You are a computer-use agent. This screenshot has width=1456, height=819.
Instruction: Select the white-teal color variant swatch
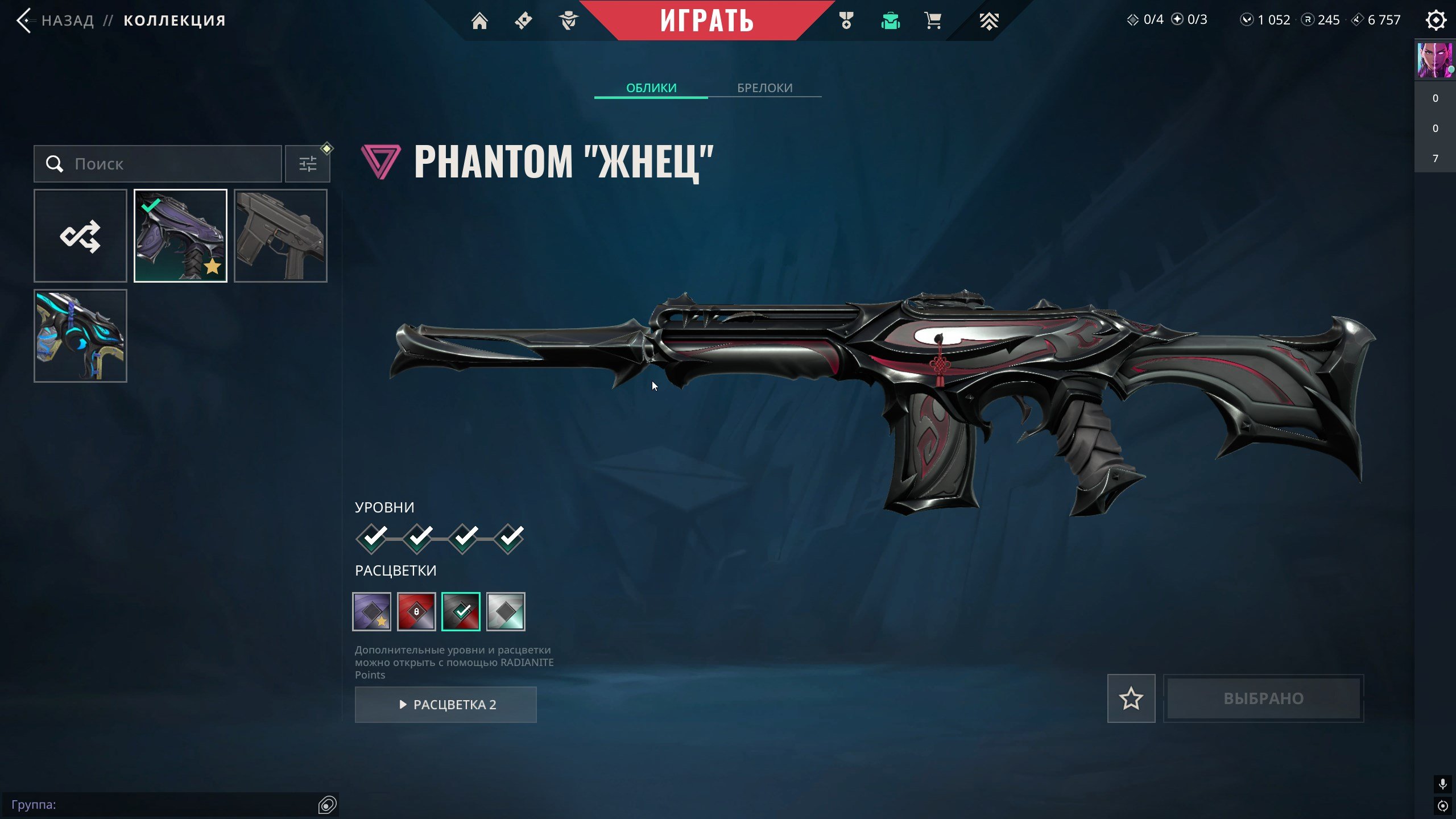(506, 611)
